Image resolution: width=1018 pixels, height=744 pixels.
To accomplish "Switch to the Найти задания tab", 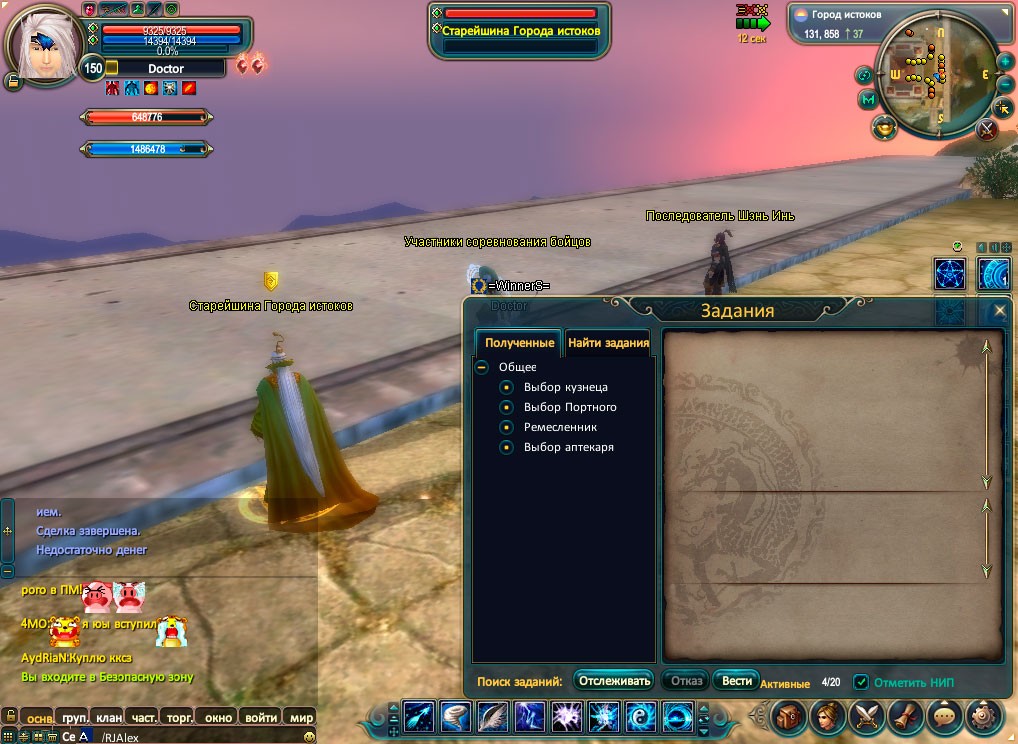I will pos(608,343).
